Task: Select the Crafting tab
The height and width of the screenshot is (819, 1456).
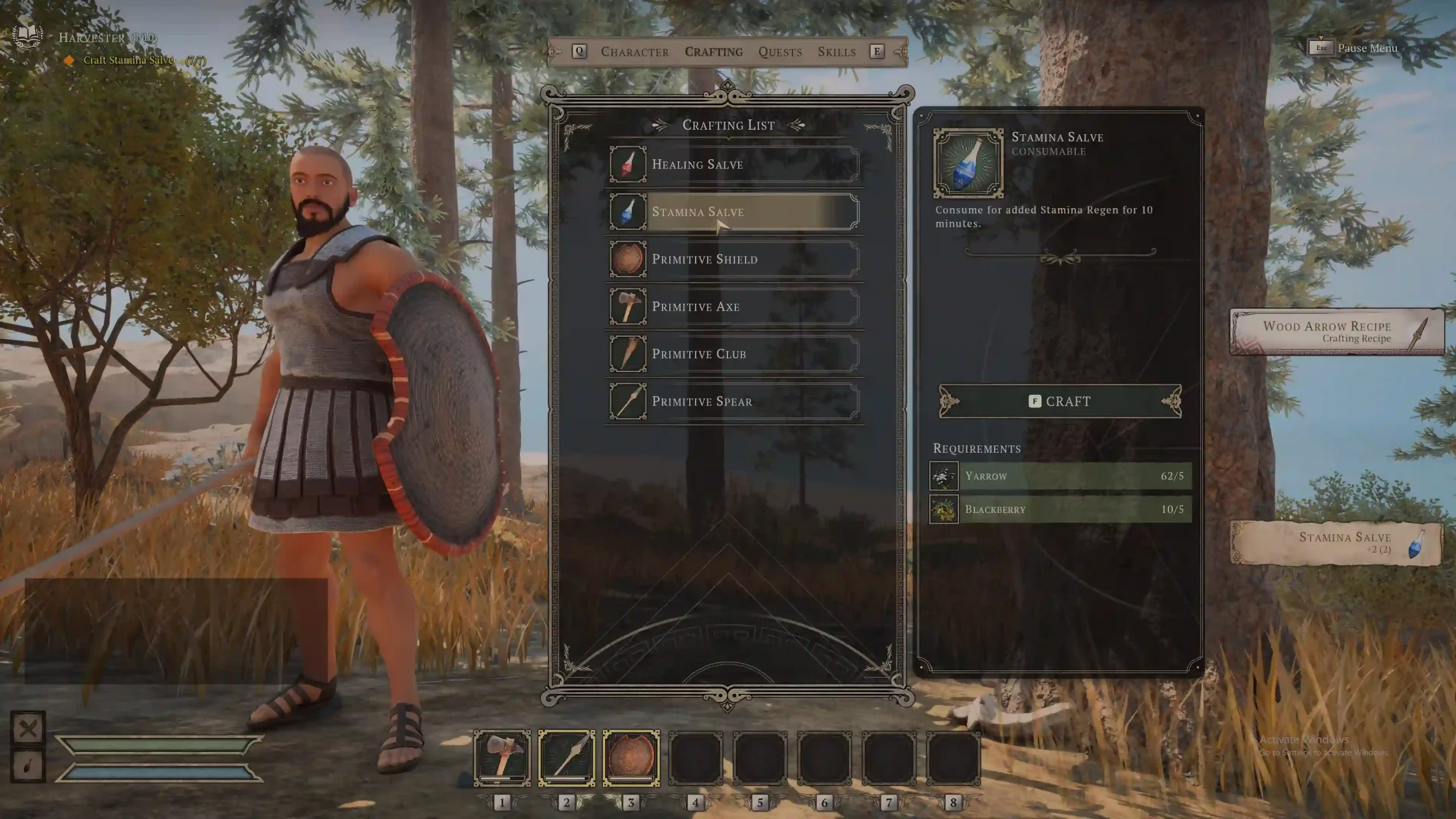Action: (x=714, y=52)
